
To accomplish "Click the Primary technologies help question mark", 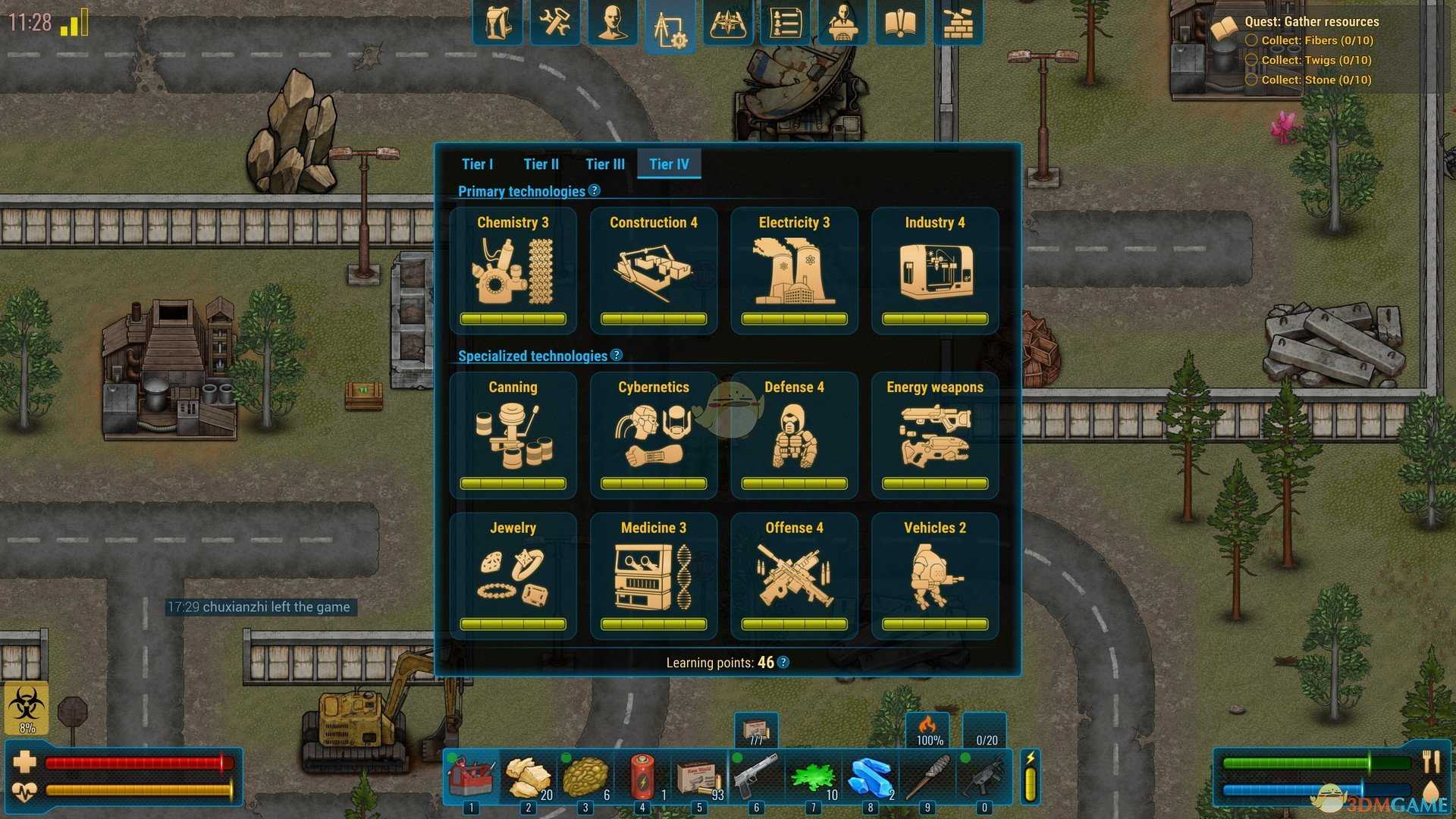I will coord(595,191).
